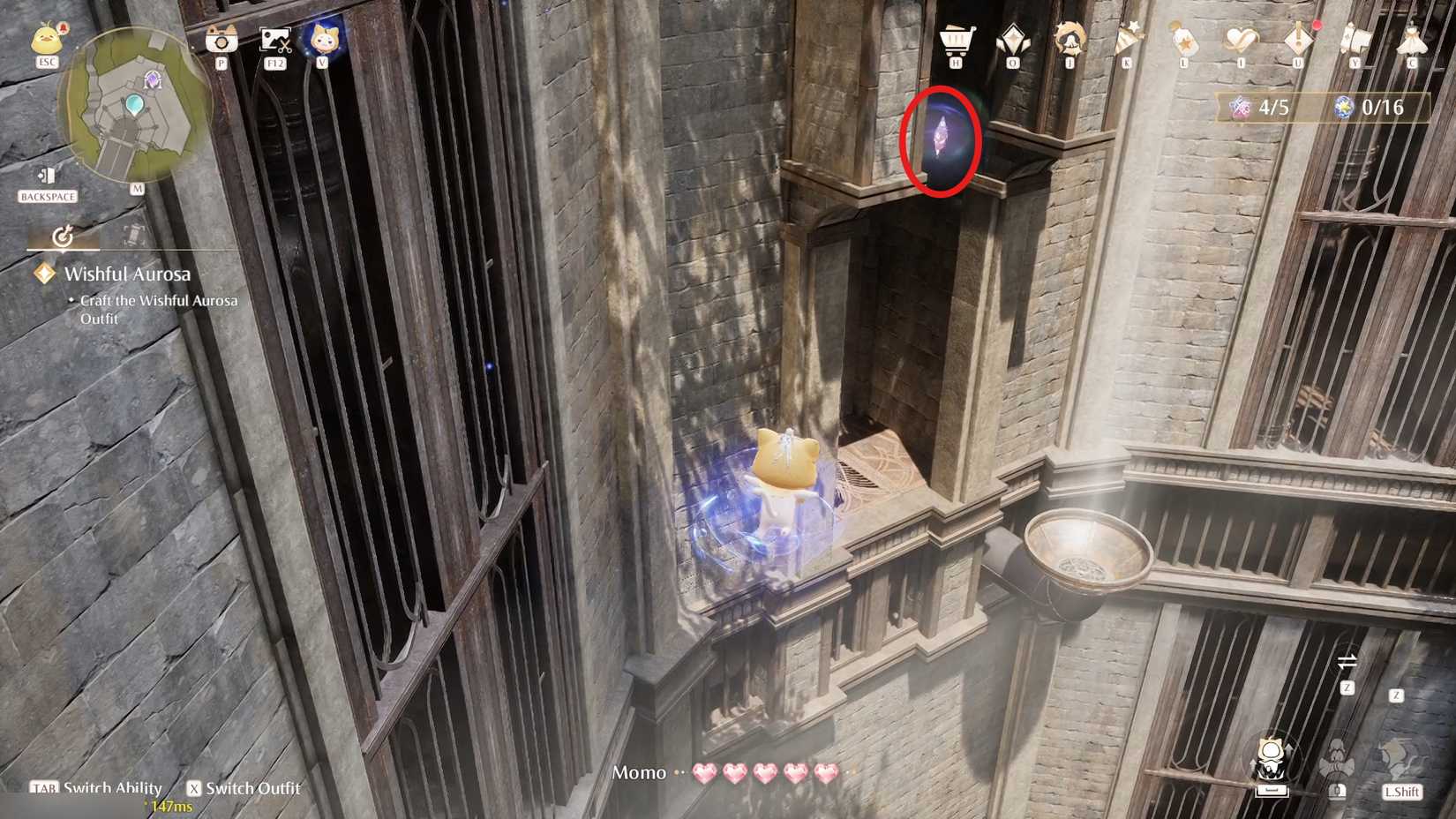Open the heart ribbon bond icon
The height and width of the screenshot is (819, 1456).
click(1240, 40)
